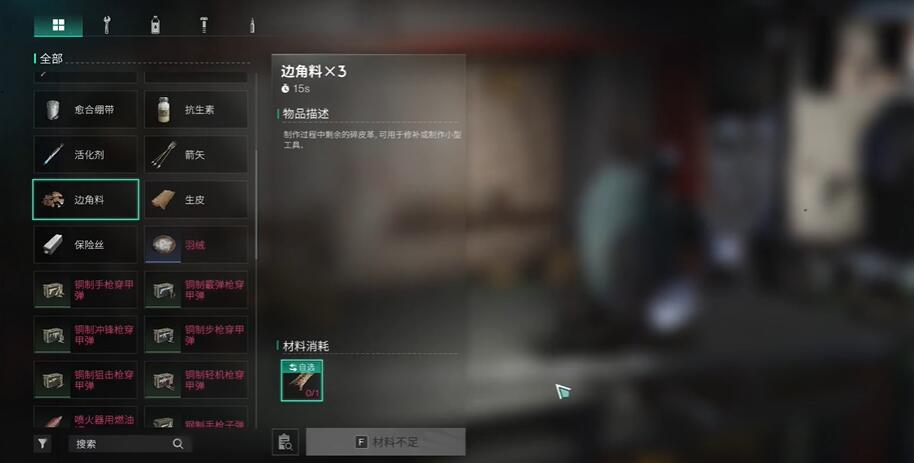The image size is (914, 463).
Task: Click the 搜索 search field
Action: pyautogui.click(x=120, y=444)
